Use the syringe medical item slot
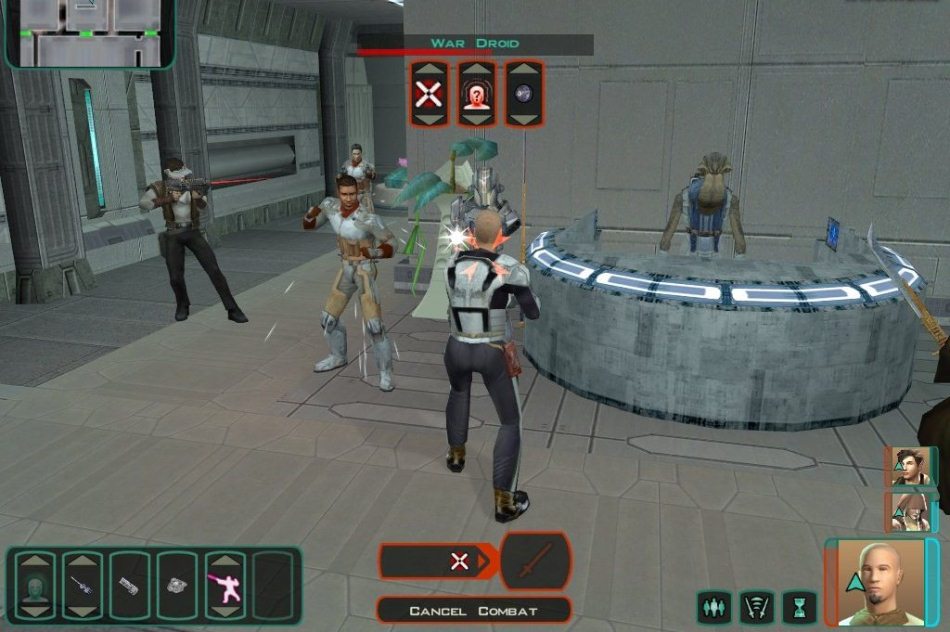950x632 pixels. point(82,584)
